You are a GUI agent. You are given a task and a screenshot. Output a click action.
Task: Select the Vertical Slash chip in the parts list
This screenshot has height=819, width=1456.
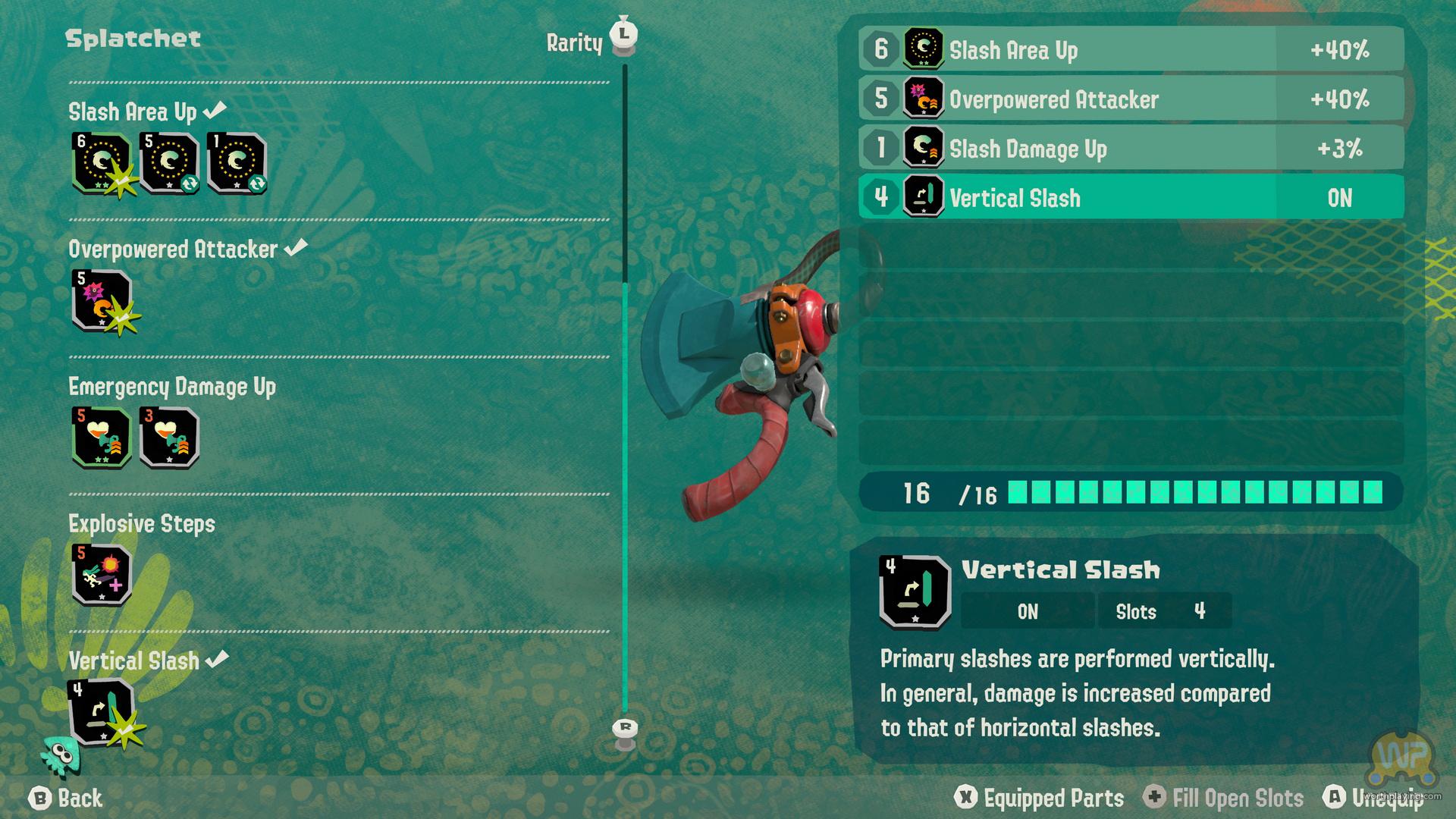(102, 712)
